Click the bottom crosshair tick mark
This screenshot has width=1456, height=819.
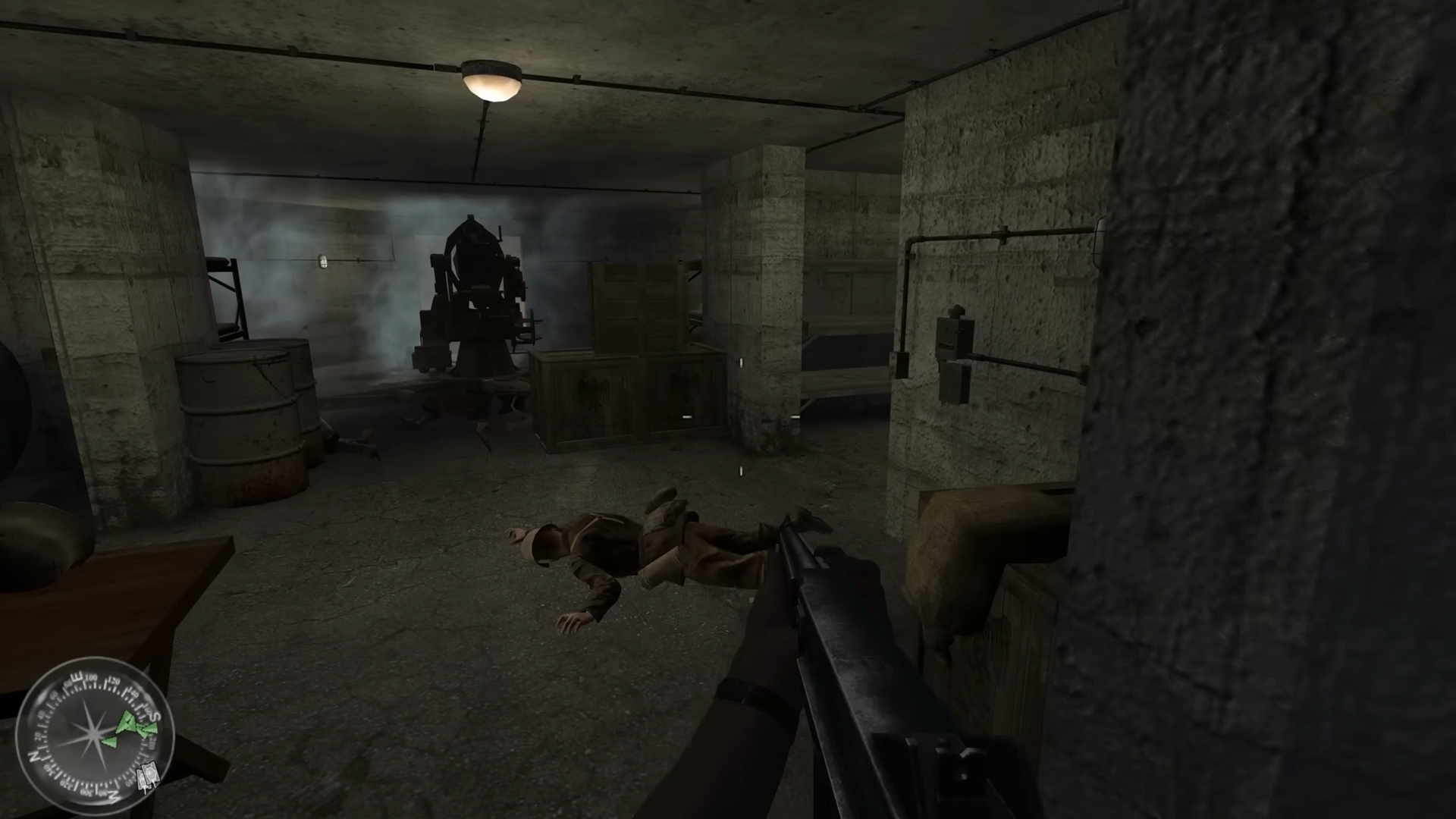coord(741,471)
